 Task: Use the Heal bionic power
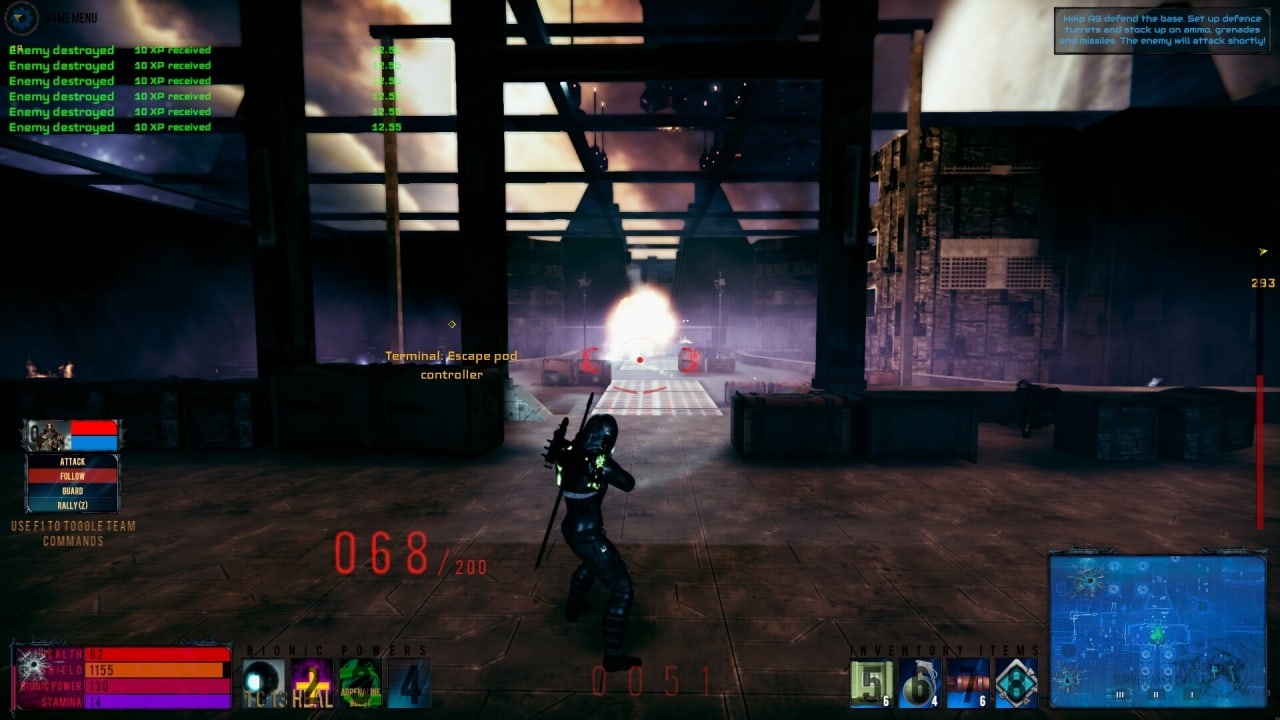coord(312,684)
